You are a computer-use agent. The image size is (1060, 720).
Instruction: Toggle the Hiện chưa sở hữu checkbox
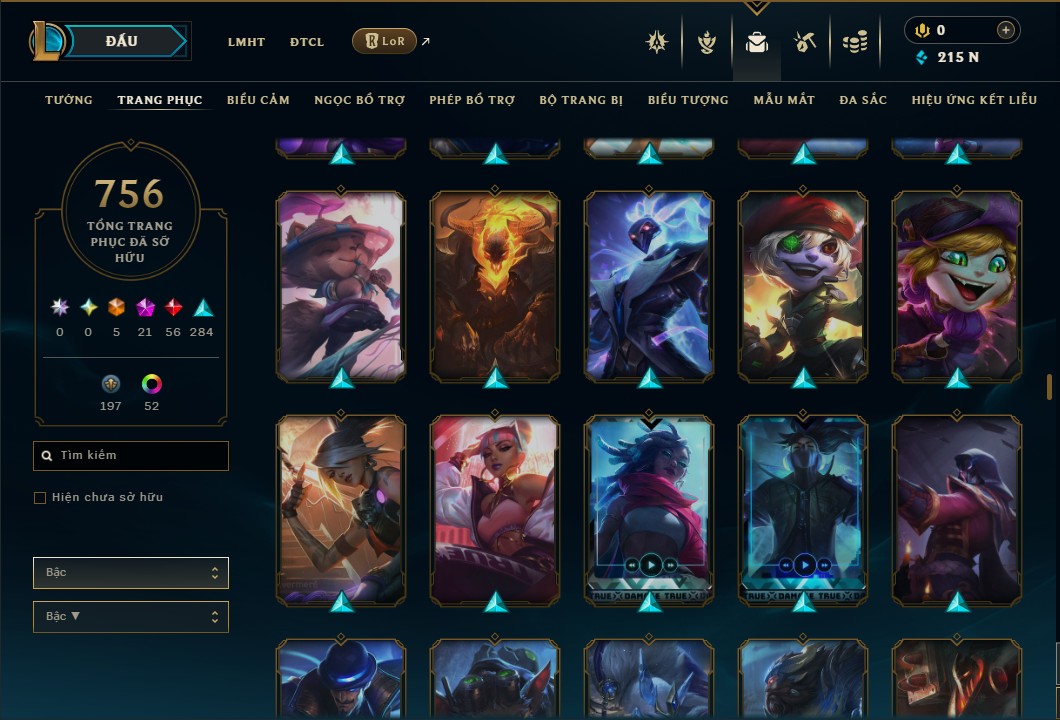tap(40, 498)
